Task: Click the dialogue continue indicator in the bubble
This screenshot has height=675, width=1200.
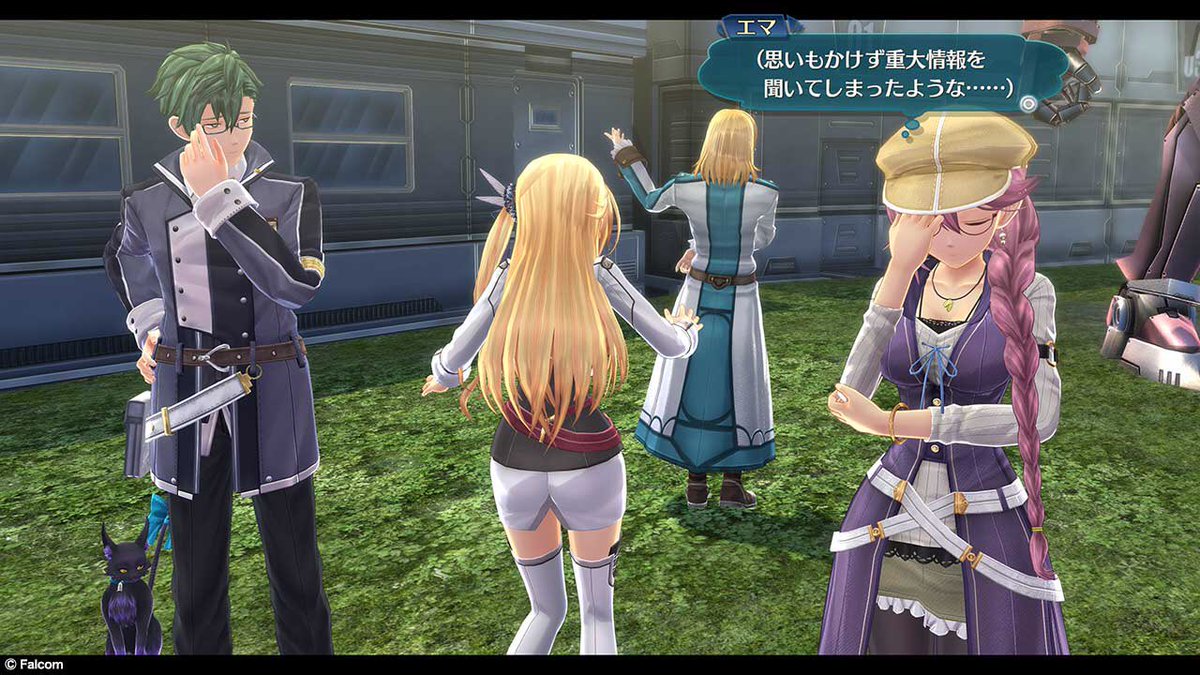Action: tap(1027, 102)
